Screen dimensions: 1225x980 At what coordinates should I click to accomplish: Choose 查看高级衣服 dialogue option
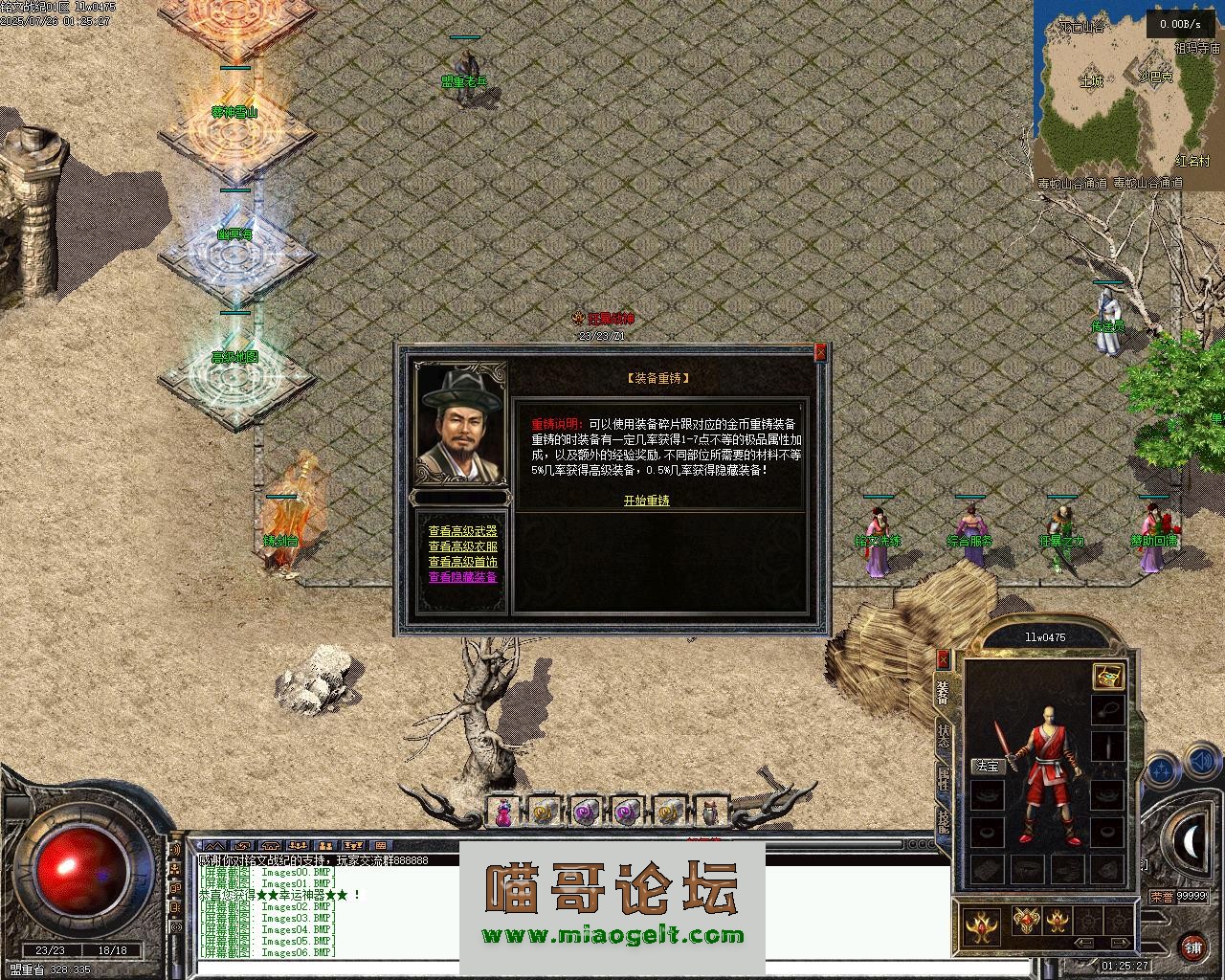[462, 546]
